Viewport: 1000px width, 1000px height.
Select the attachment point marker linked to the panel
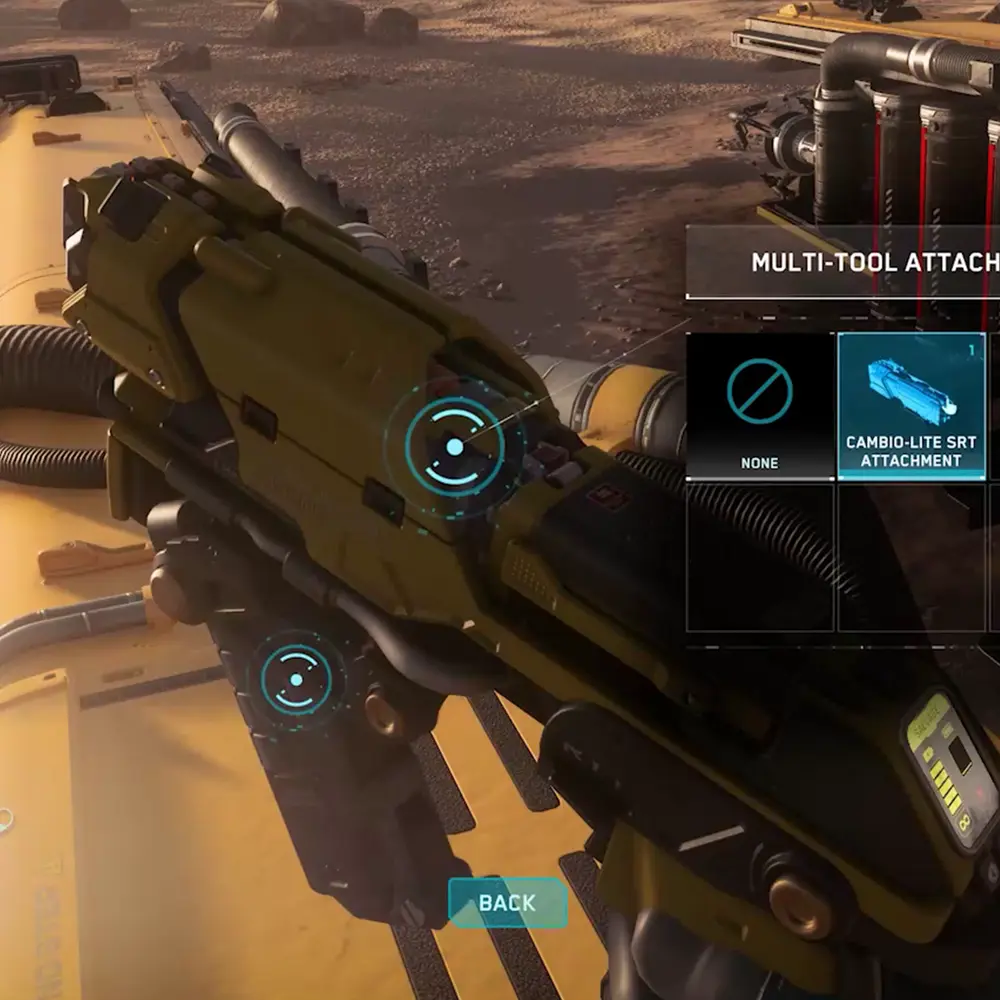(454, 447)
